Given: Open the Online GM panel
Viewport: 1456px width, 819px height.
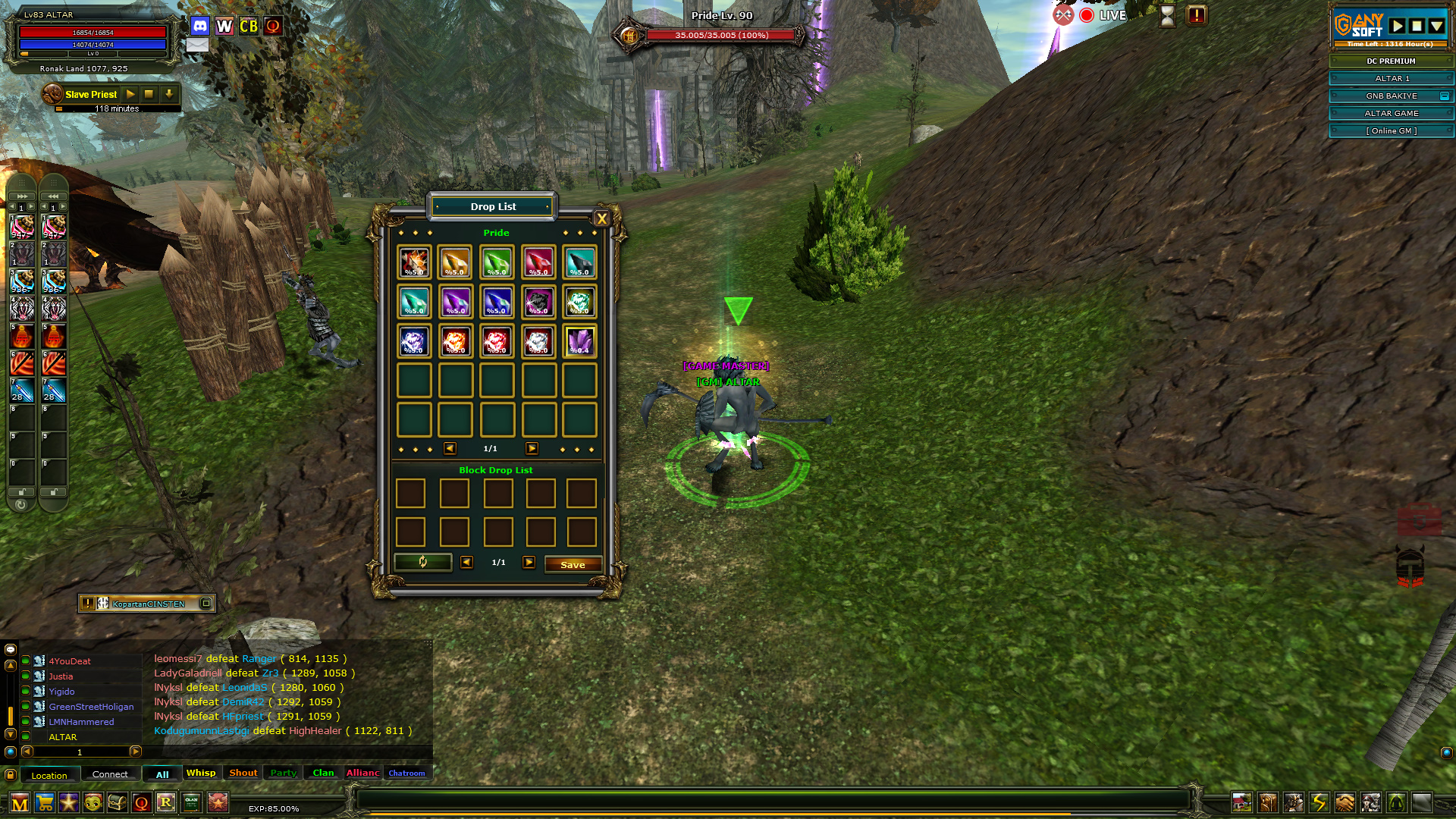Looking at the screenshot, I should click(1391, 131).
